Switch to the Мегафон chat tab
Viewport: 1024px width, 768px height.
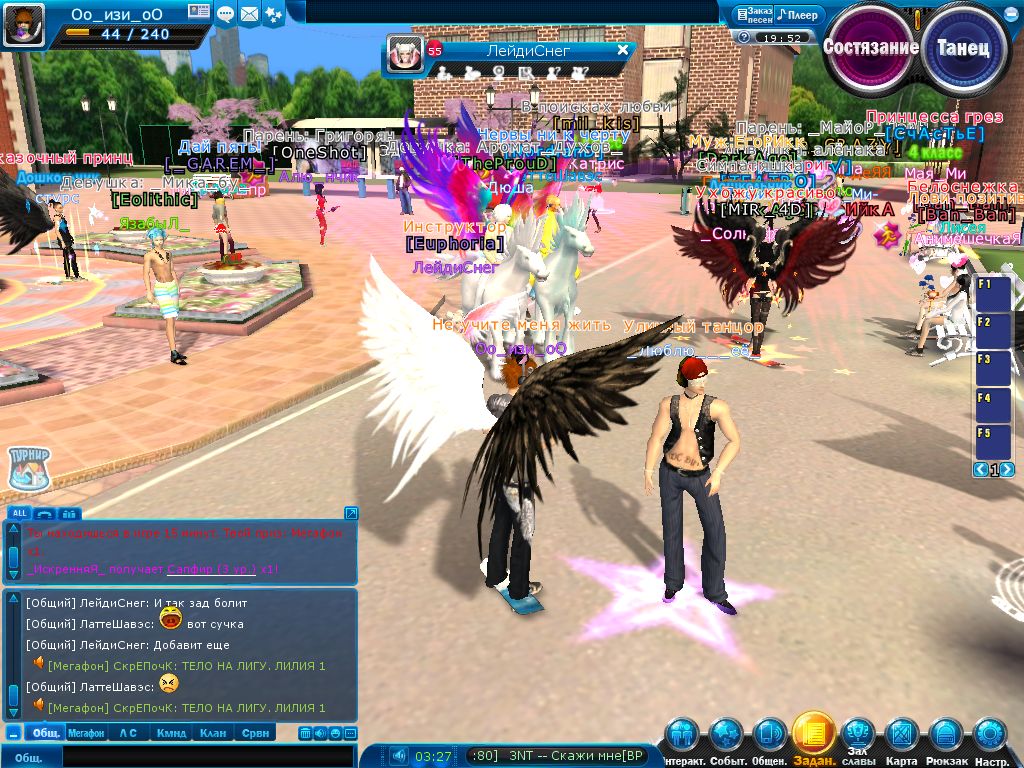(x=86, y=733)
